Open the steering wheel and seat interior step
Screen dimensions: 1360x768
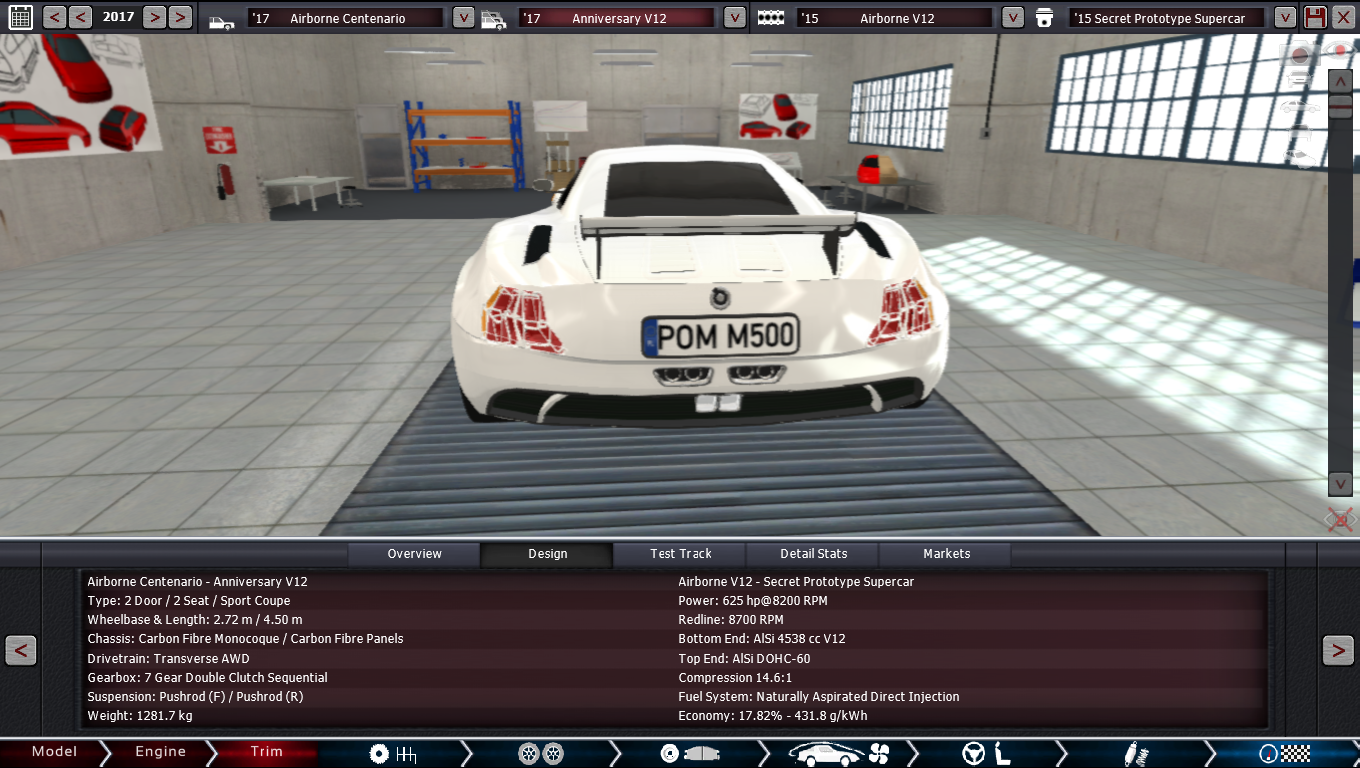click(986, 754)
